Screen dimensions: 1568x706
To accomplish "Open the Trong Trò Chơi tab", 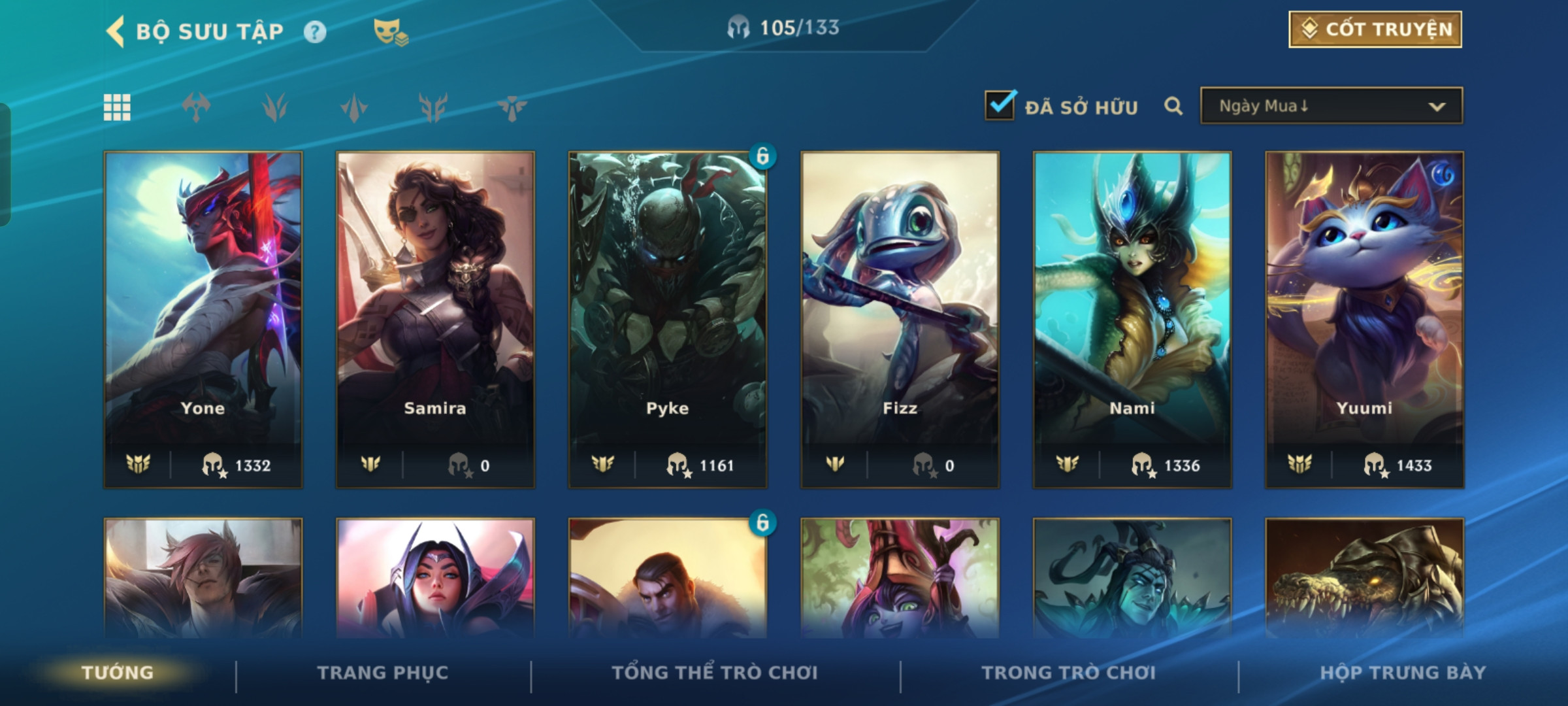I will tap(1069, 673).
